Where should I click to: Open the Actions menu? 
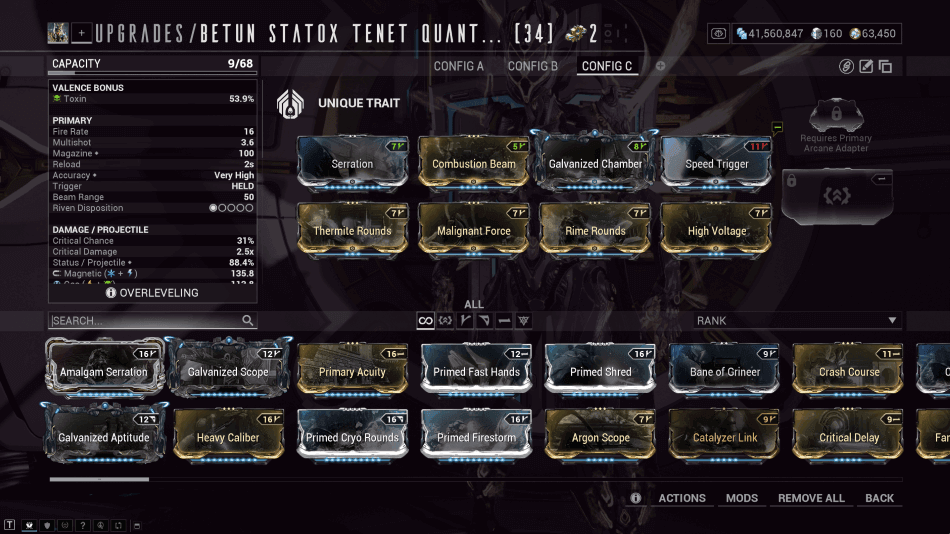(682, 498)
